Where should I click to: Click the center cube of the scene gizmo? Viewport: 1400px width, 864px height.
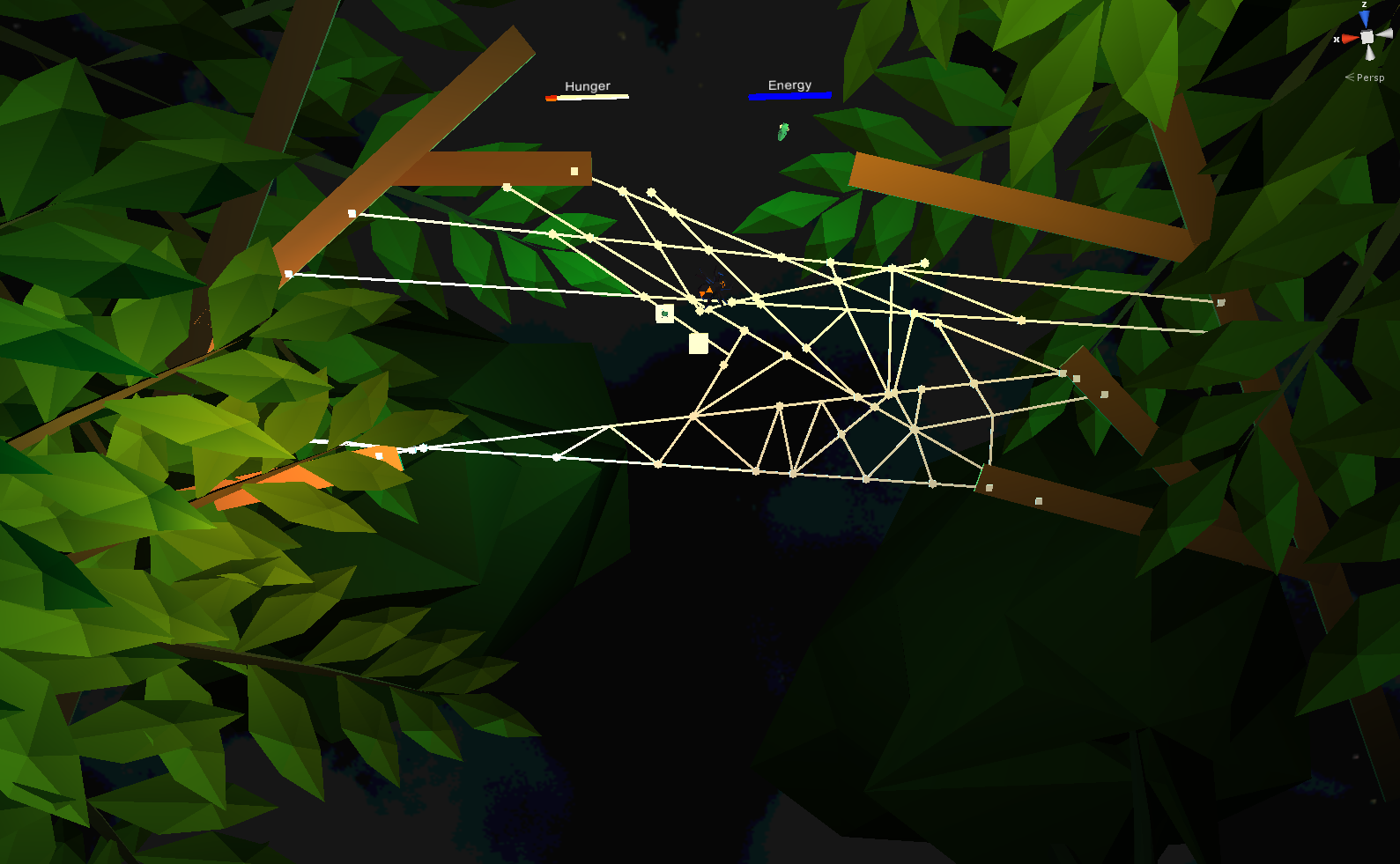pyautogui.click(x=1367, y=37)
